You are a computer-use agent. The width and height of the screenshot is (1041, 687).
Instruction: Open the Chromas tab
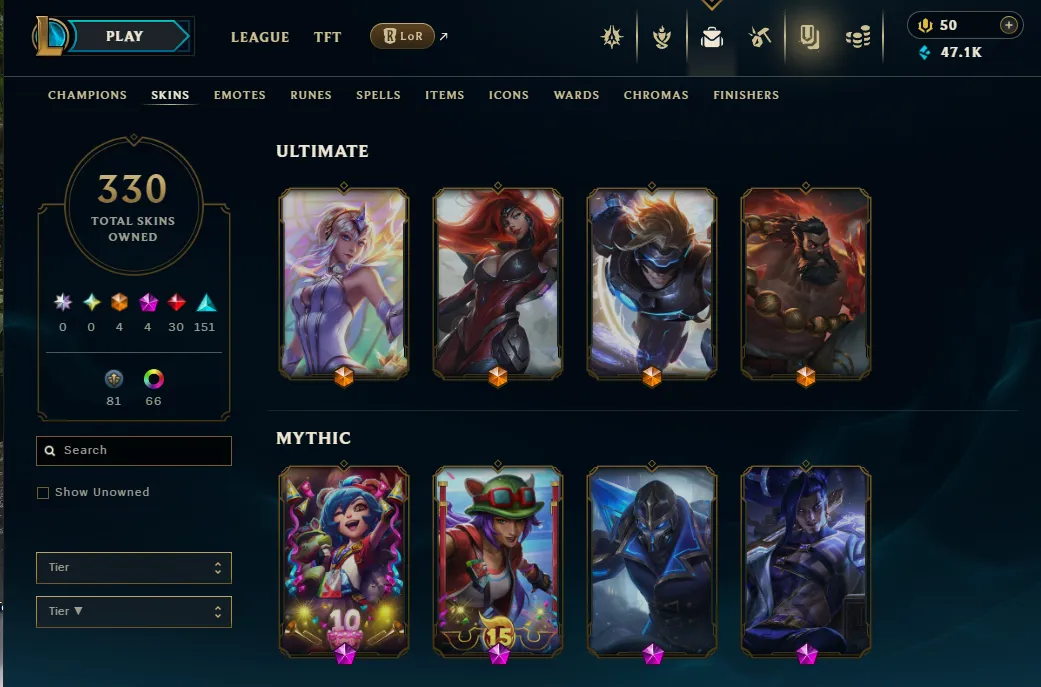(x=656, y=95)
